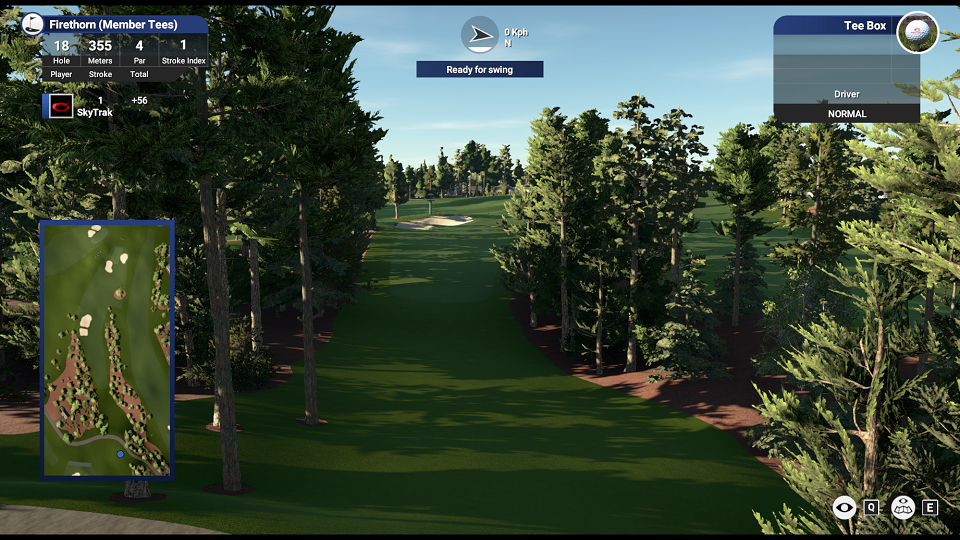Click the eye view icon

click(845, 507)
